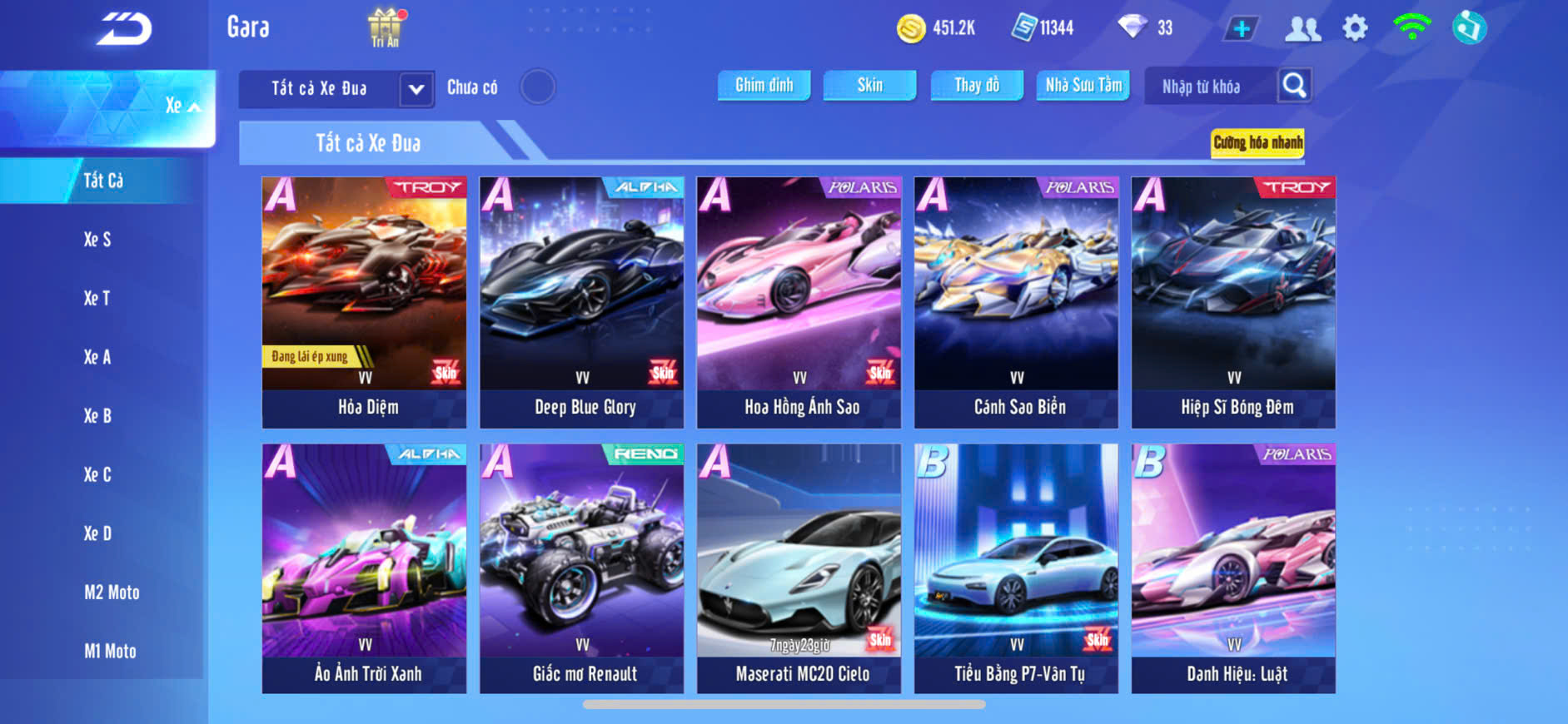Viewport: 1568px width, 724px height.
Task: Open the Tri Ân gift box
Action: [x=385, y=27]
